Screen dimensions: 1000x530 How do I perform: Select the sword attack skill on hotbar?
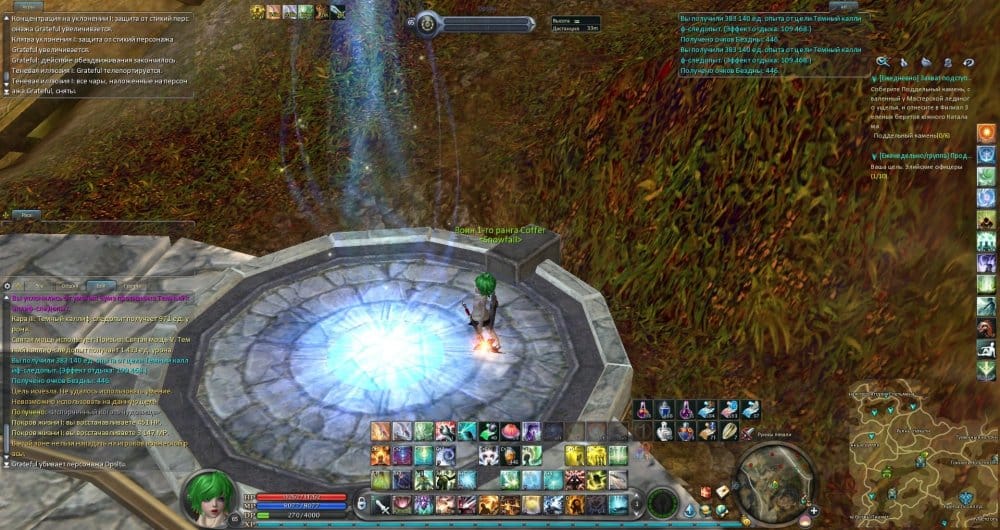pyautogui.click(x=381, y=504)
